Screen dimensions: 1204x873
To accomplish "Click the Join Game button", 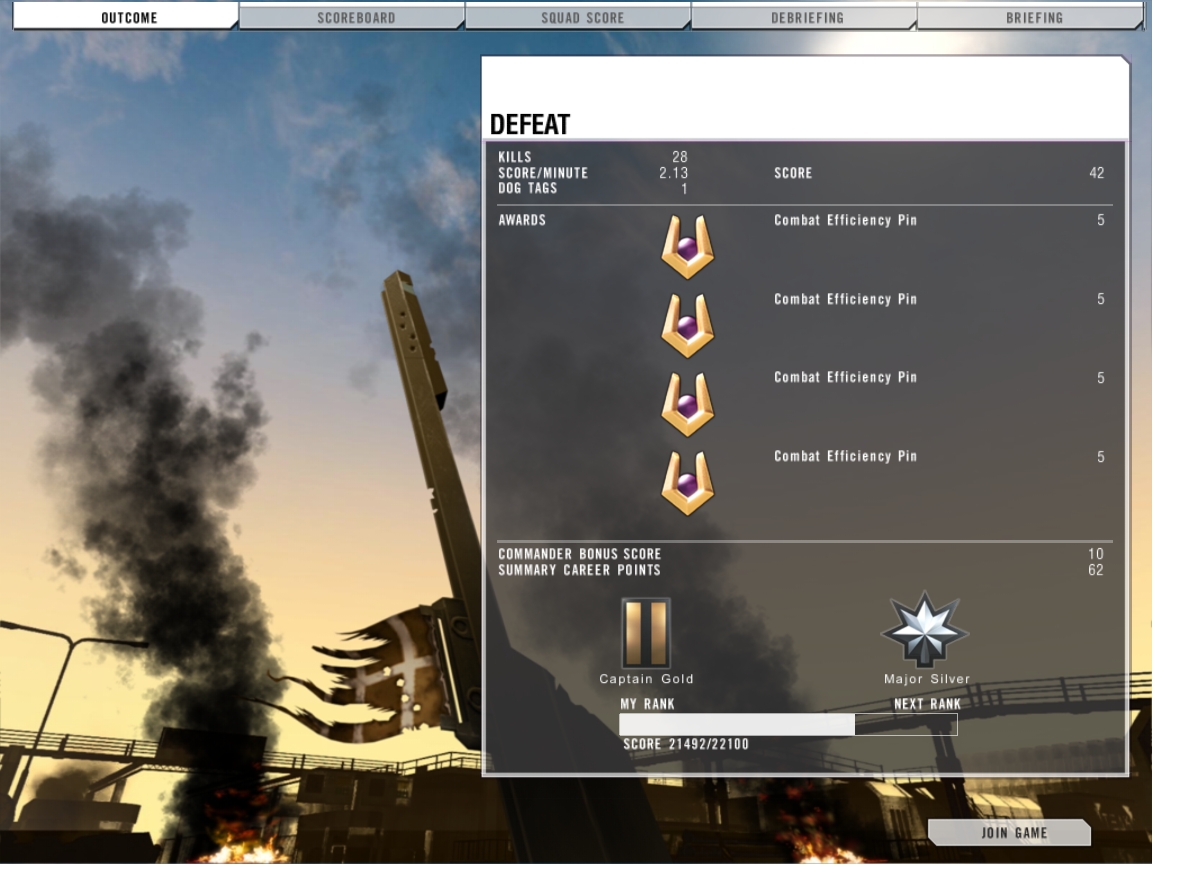I will click(x=1013, y=832).
